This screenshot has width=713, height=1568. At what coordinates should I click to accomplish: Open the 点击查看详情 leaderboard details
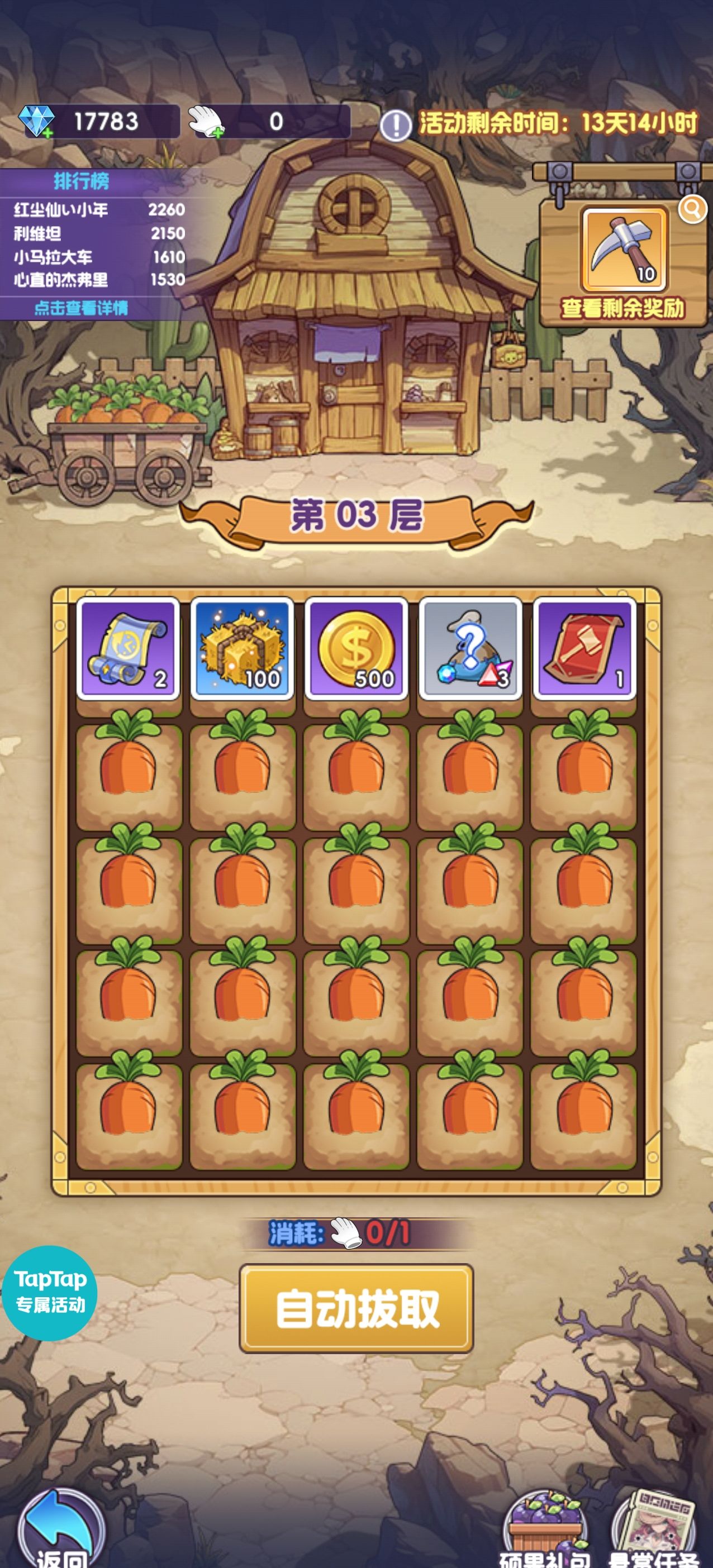point(82,308)
